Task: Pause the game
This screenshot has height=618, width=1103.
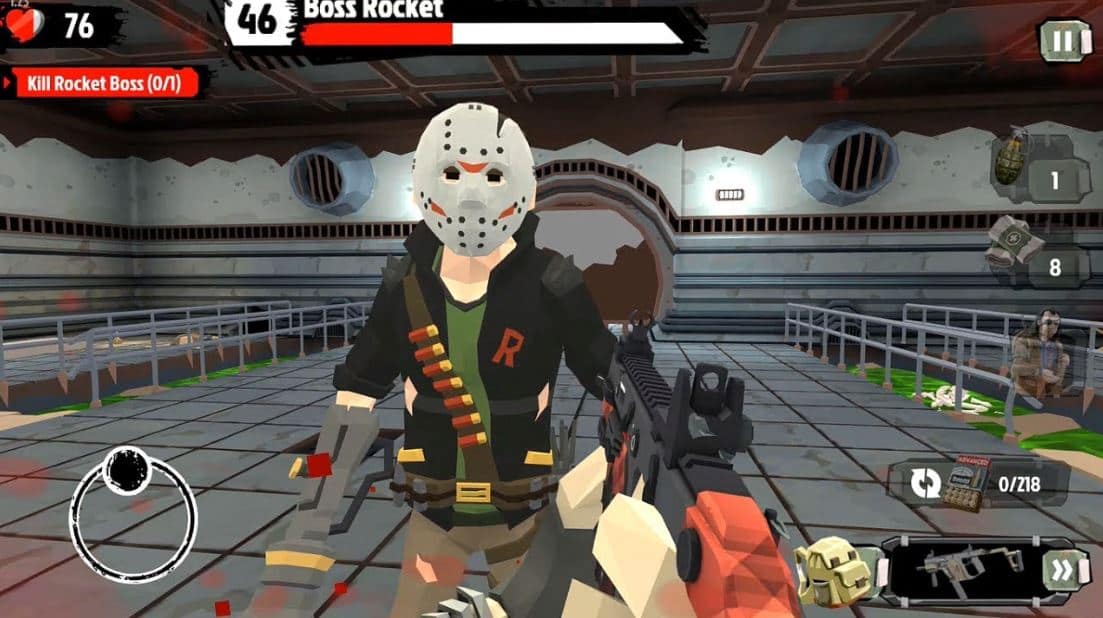Action: pyautogui.click(x=1064, y=41)
